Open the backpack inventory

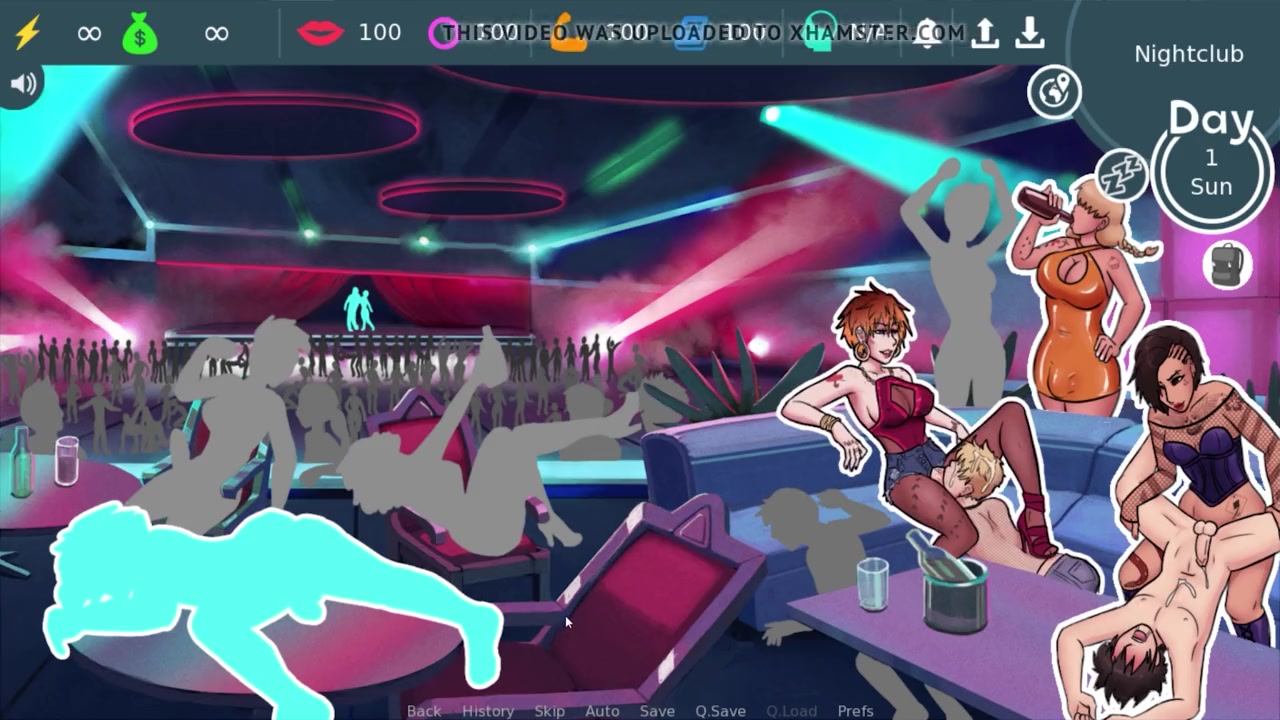[1228, 265]
